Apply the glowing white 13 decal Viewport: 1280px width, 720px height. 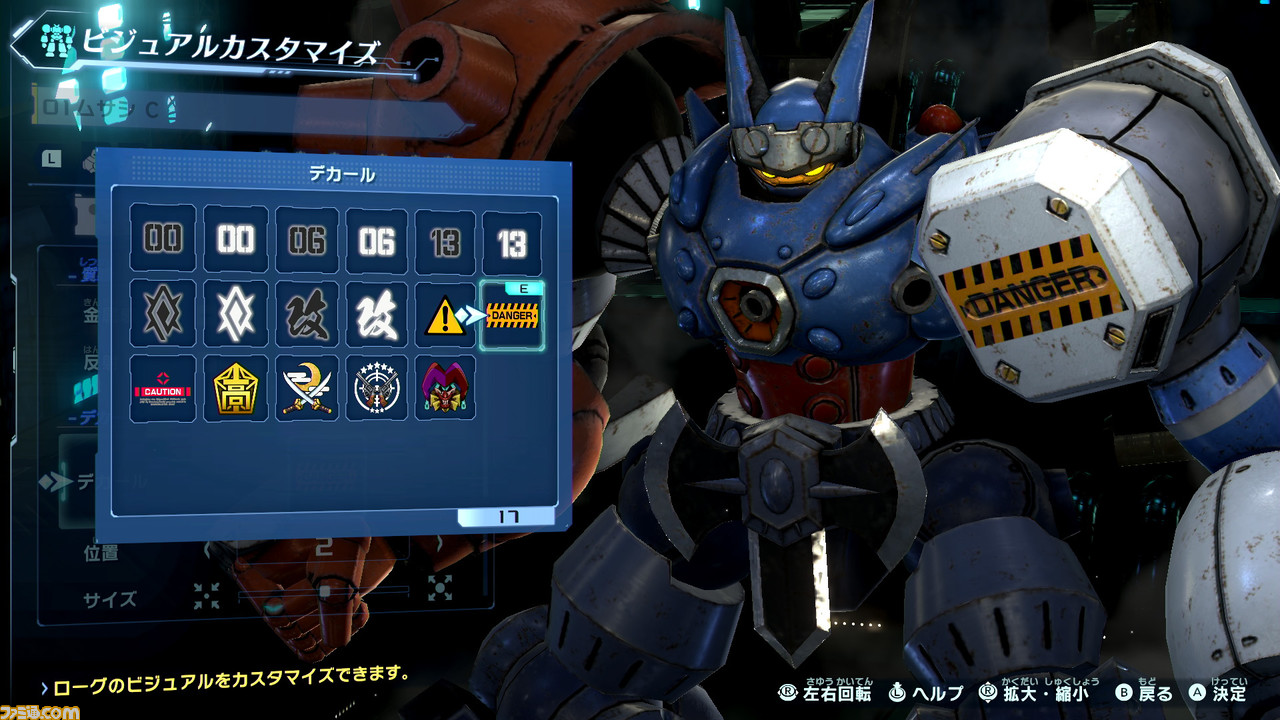tap(512, 241)
